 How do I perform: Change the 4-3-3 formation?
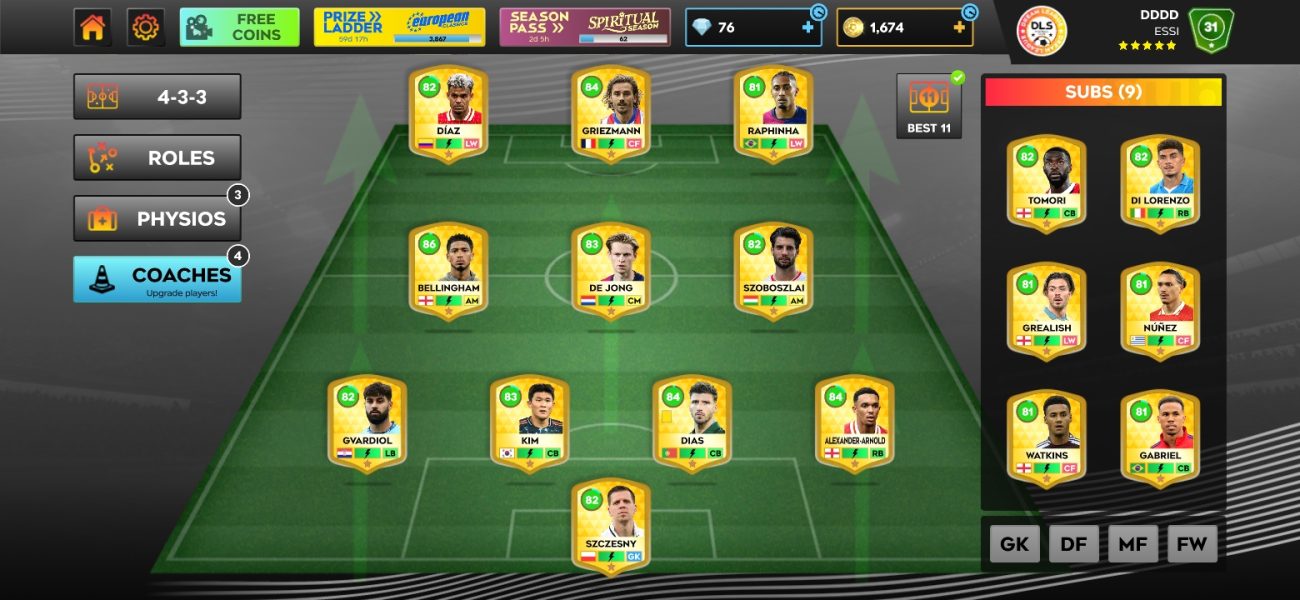click(x=157, y=97)
